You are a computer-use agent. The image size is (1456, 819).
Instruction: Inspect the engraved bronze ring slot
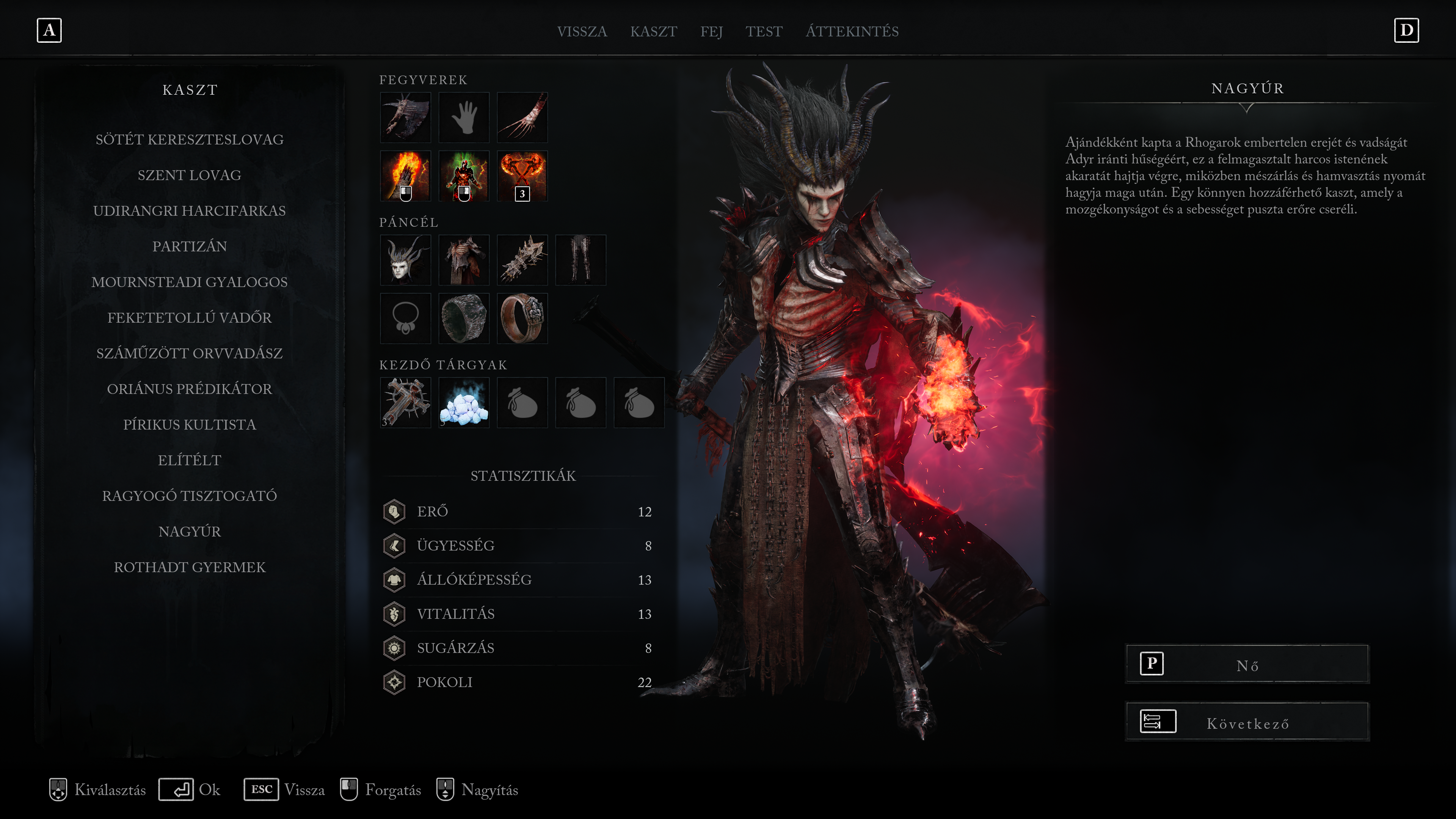[x=522, y=318]
